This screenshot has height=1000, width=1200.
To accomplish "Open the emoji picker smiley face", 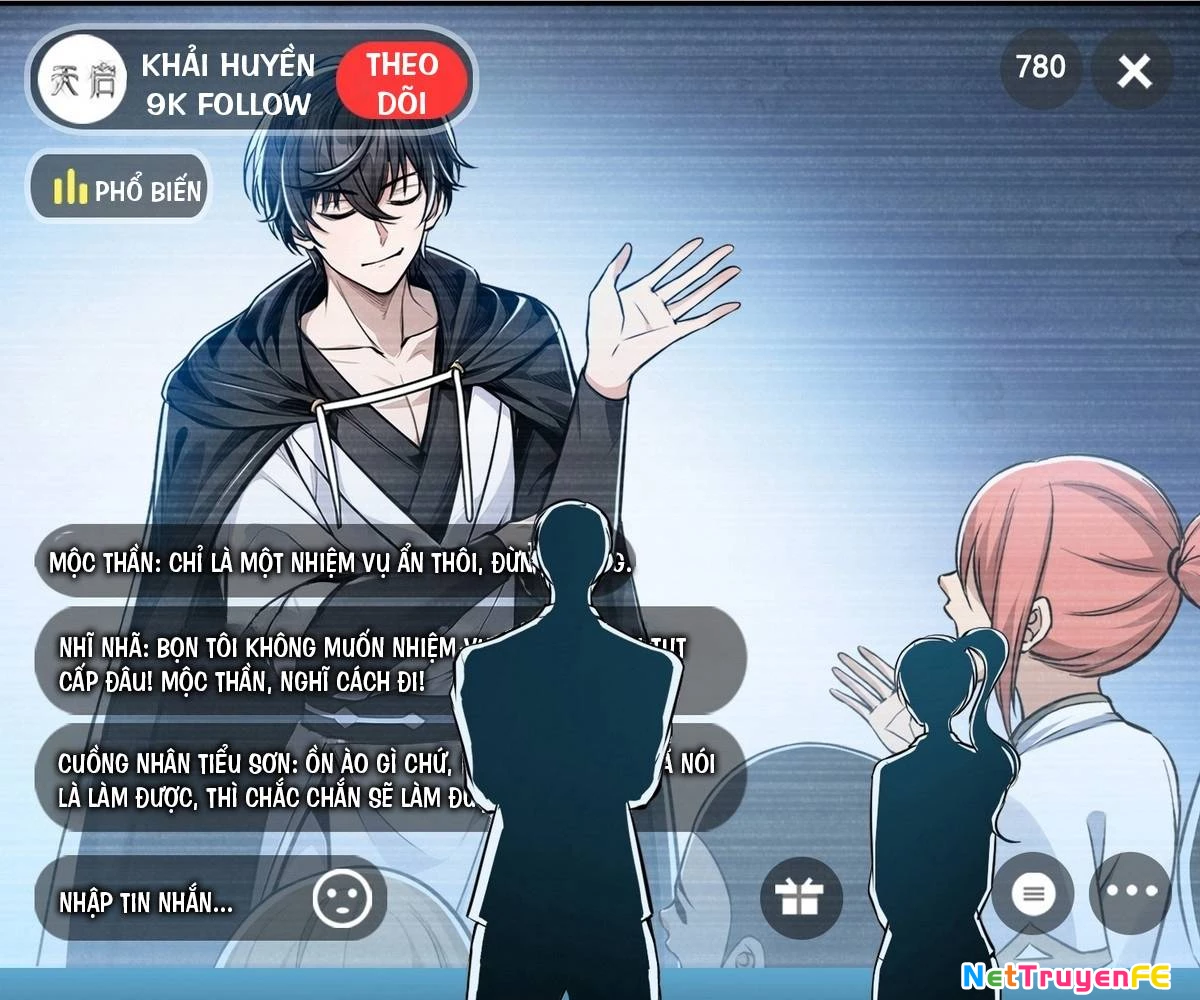I will [342, 899].
